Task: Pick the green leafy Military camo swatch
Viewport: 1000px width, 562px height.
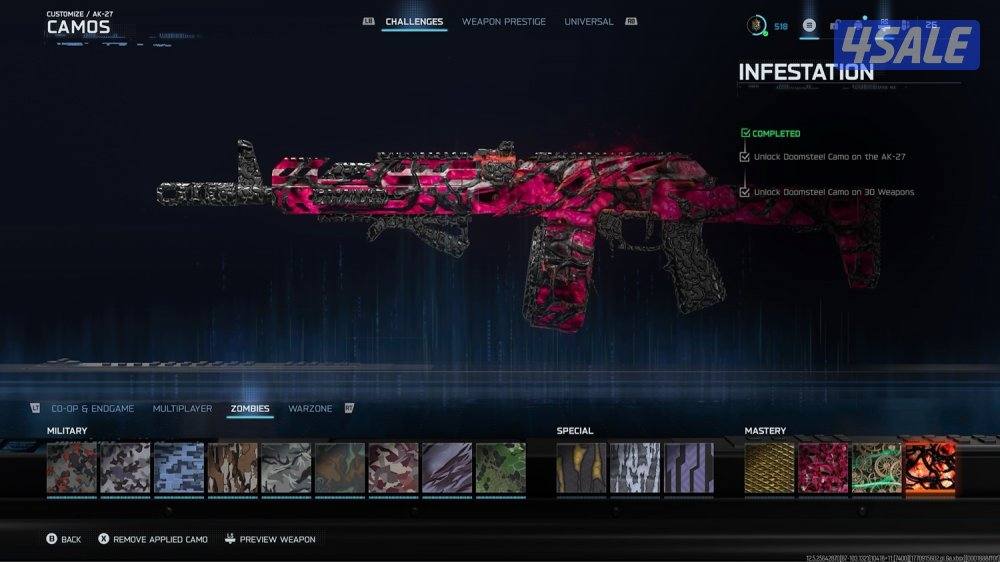Action: click(500, 468)
